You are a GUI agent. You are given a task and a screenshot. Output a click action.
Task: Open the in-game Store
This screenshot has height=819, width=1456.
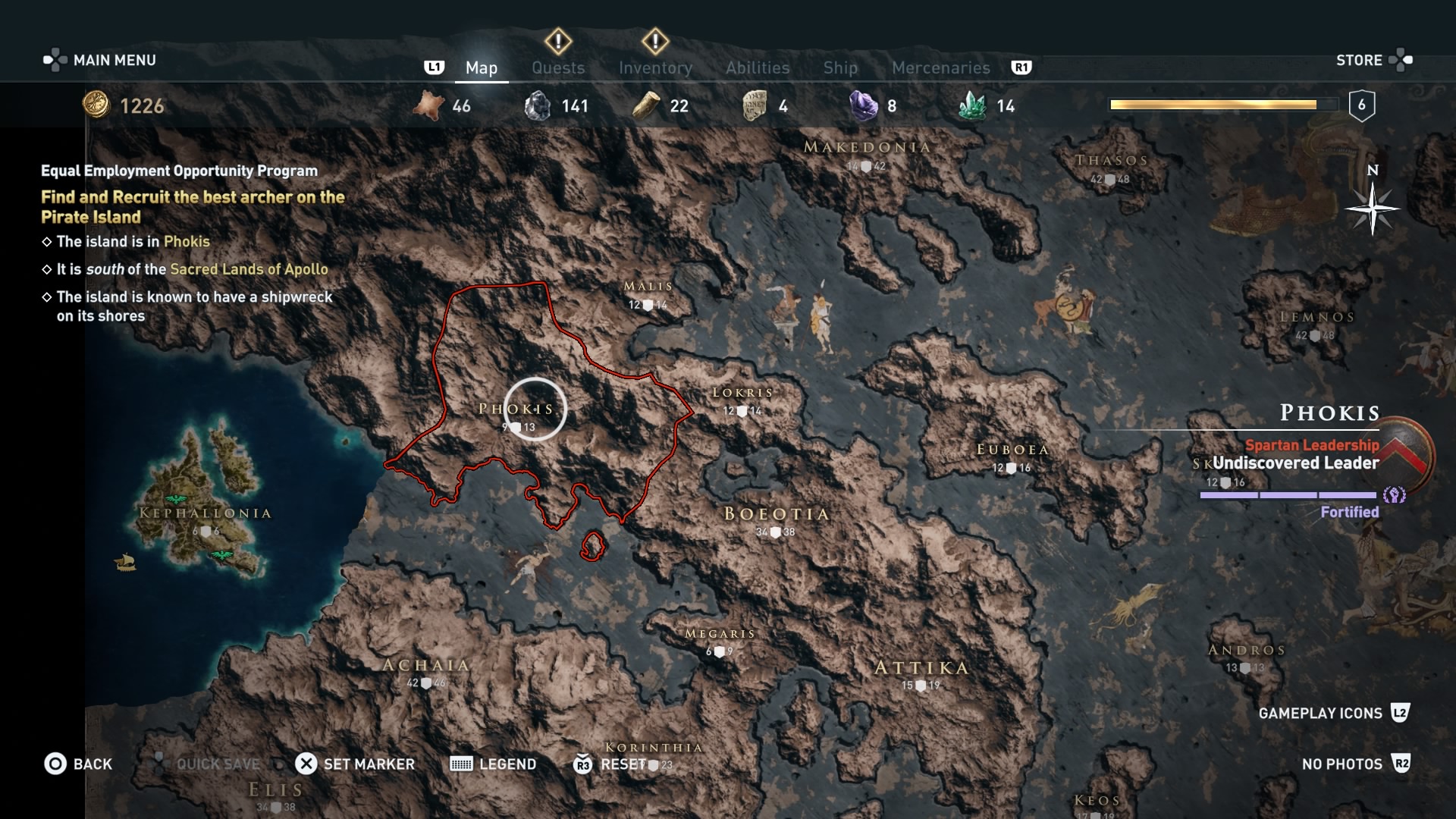(1360, 60)
